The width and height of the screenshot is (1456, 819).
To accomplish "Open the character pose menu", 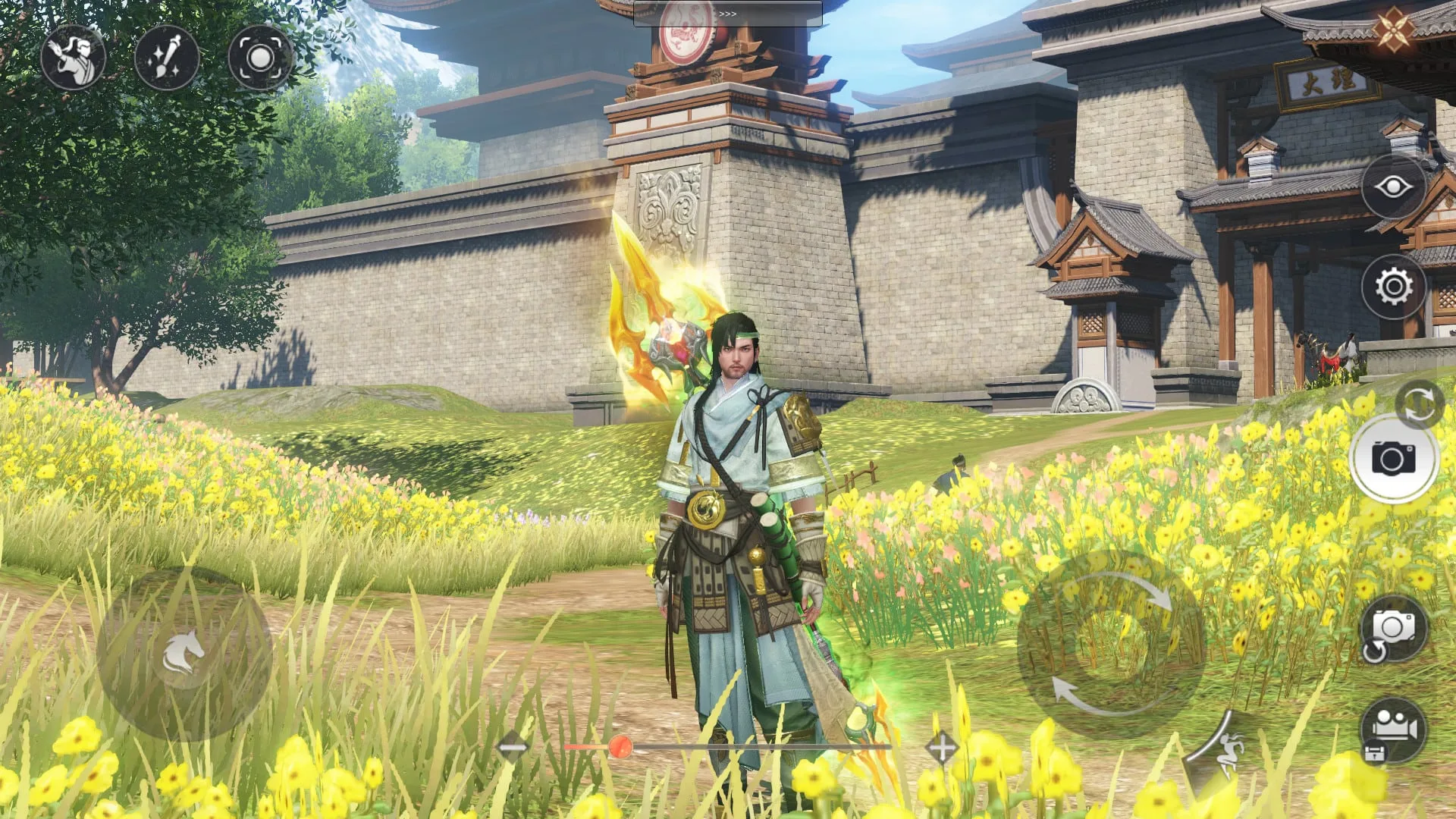I will [x=73, y=58].
